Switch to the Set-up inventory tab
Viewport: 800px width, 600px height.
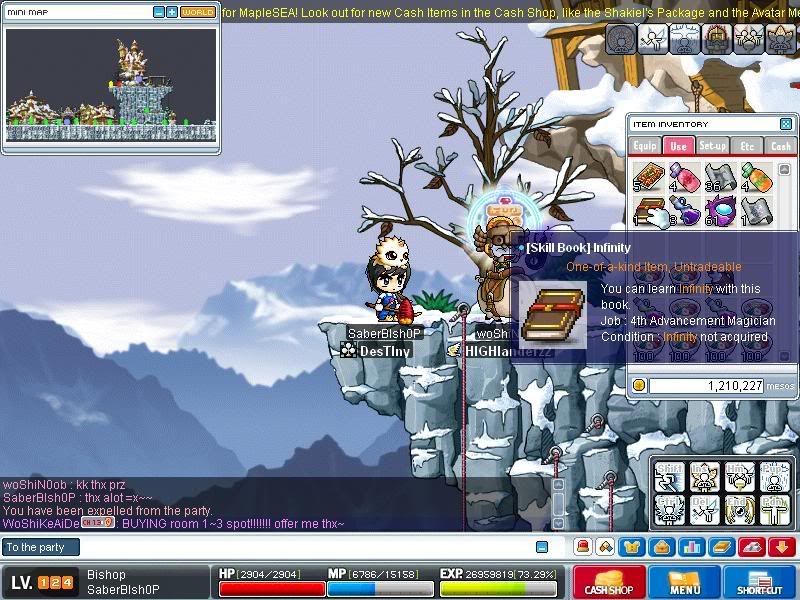click(712, 146)
